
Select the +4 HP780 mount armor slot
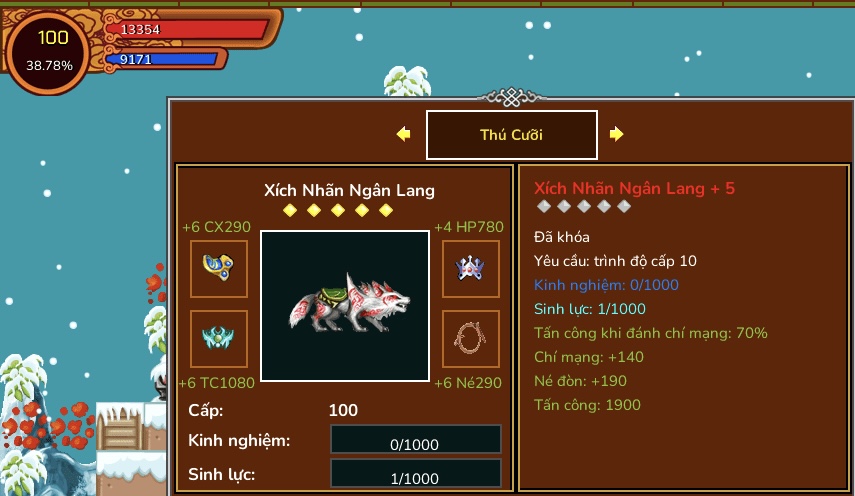471,269
